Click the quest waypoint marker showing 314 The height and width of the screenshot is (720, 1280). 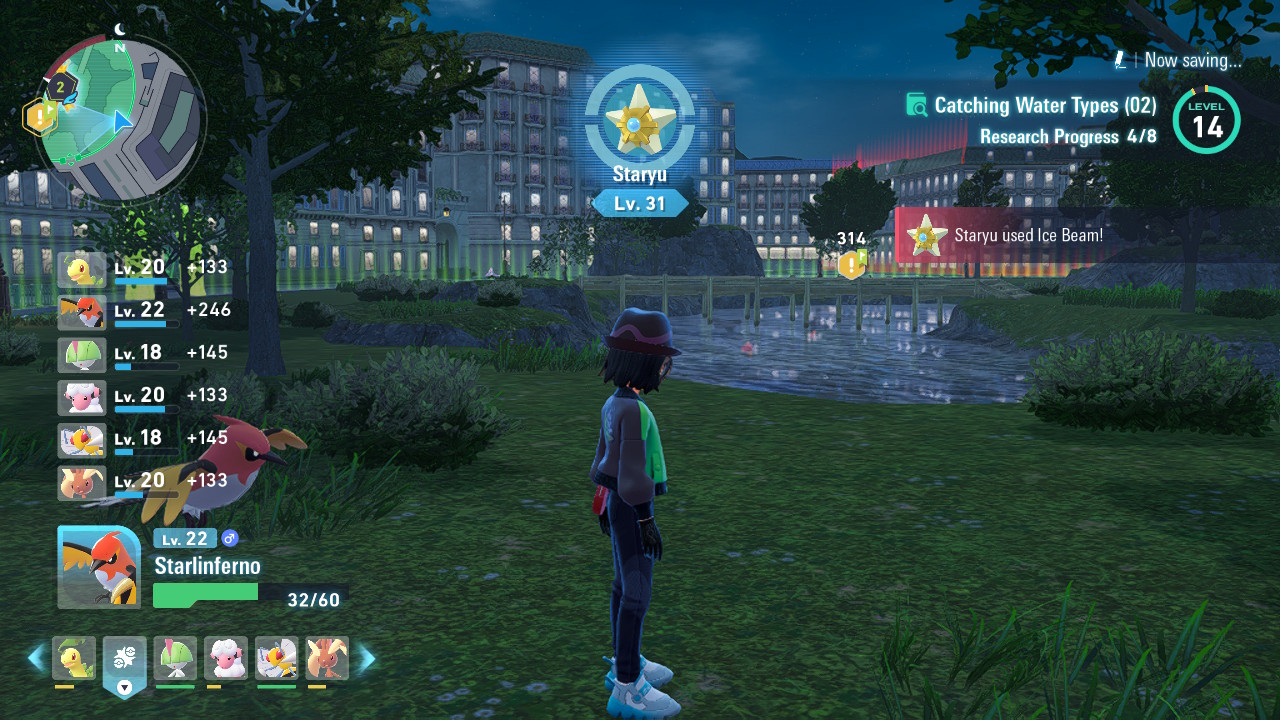pyautogui.click(x=851, y=264)
